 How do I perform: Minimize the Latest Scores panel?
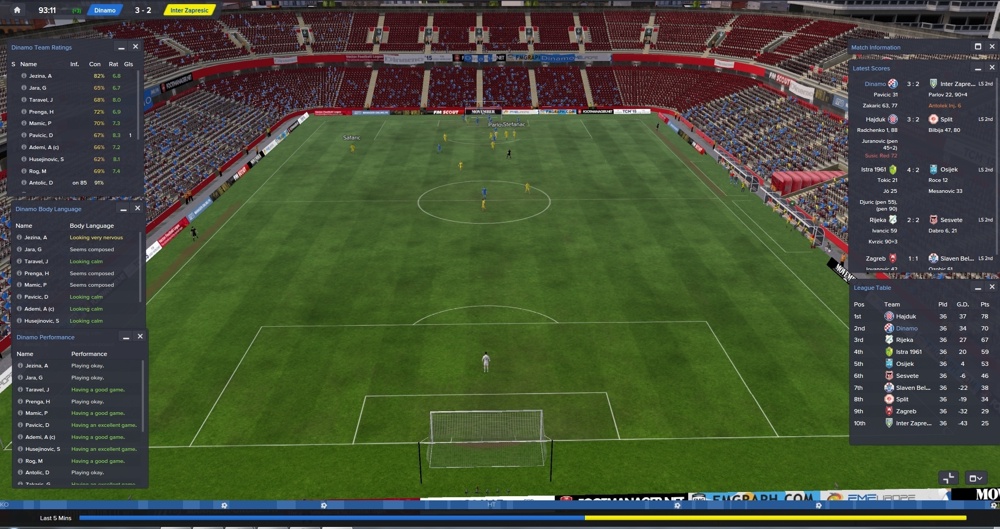978,68
